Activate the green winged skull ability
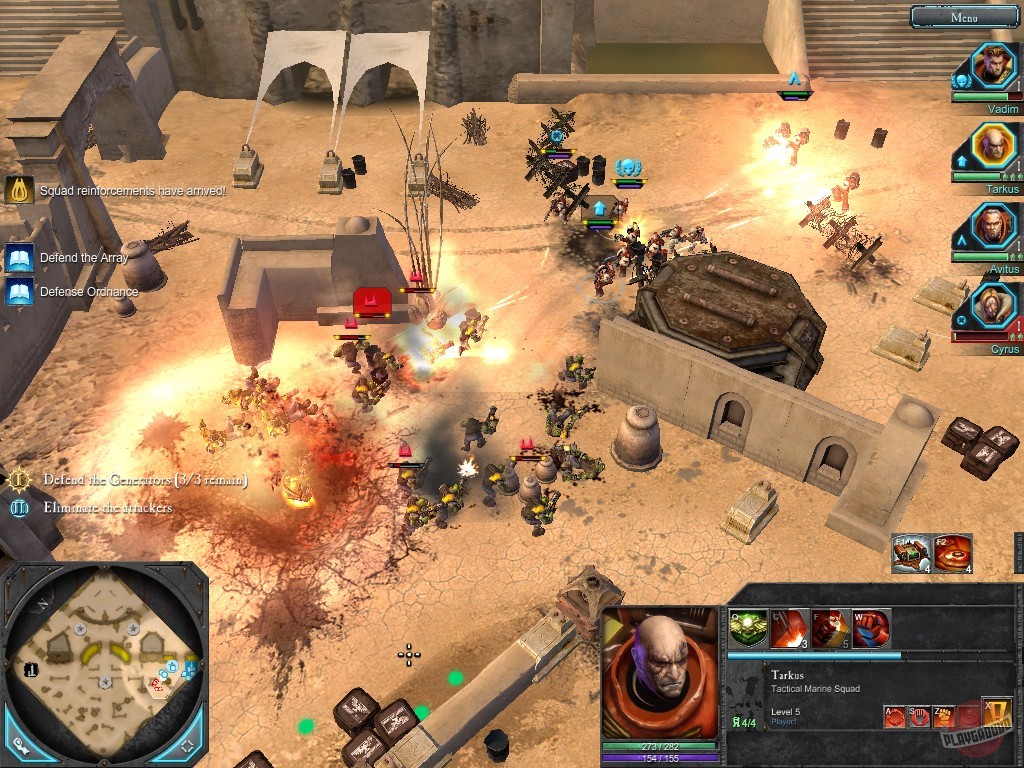Viewport: 1024px width, 768px height. point(748,628)
